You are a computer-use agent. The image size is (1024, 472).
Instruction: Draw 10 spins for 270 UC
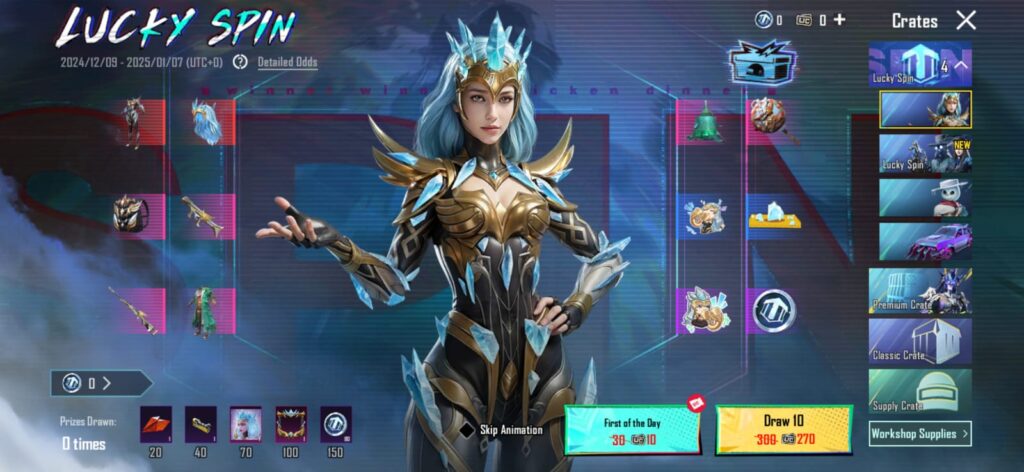click(x=783, y=429)
